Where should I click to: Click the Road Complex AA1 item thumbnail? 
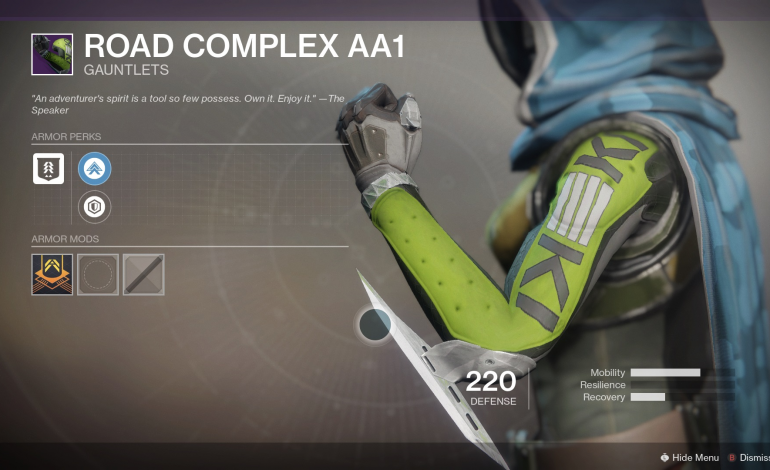(x=52, y=54)
